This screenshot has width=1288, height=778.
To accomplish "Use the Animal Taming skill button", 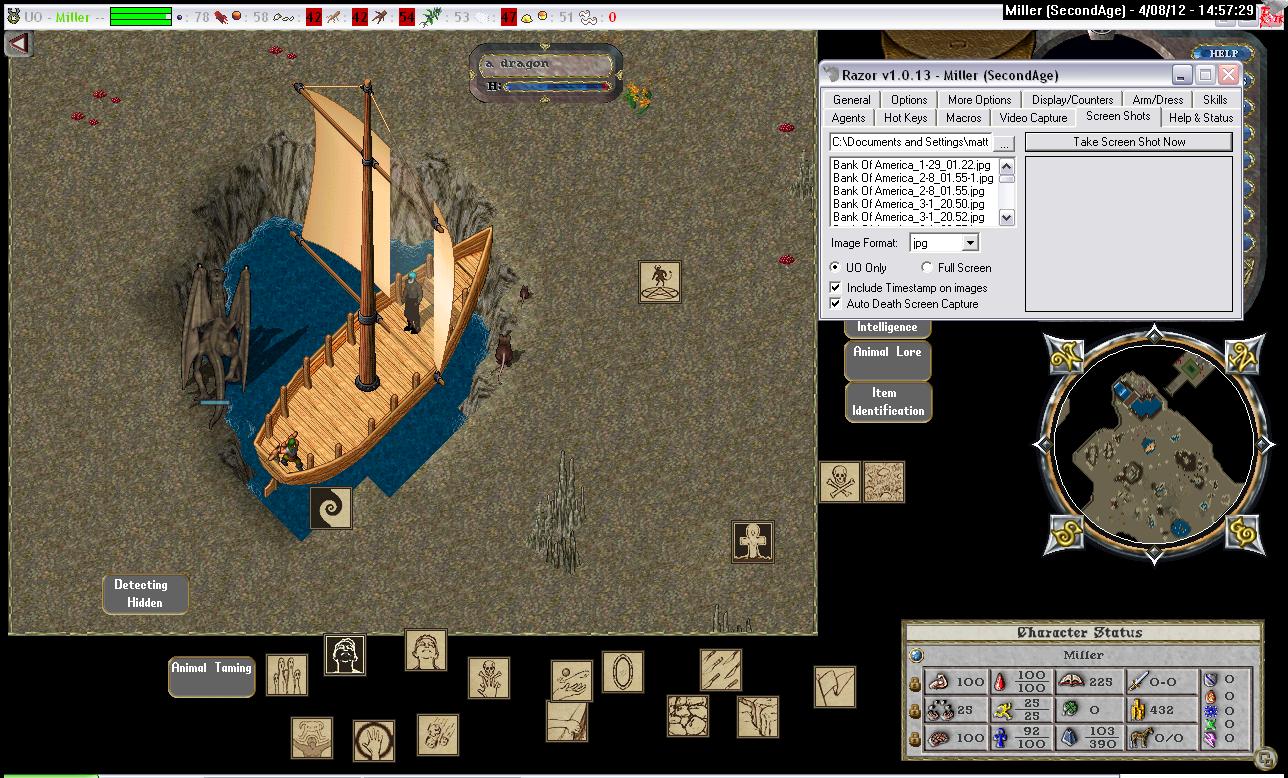I will pos(211,676).
